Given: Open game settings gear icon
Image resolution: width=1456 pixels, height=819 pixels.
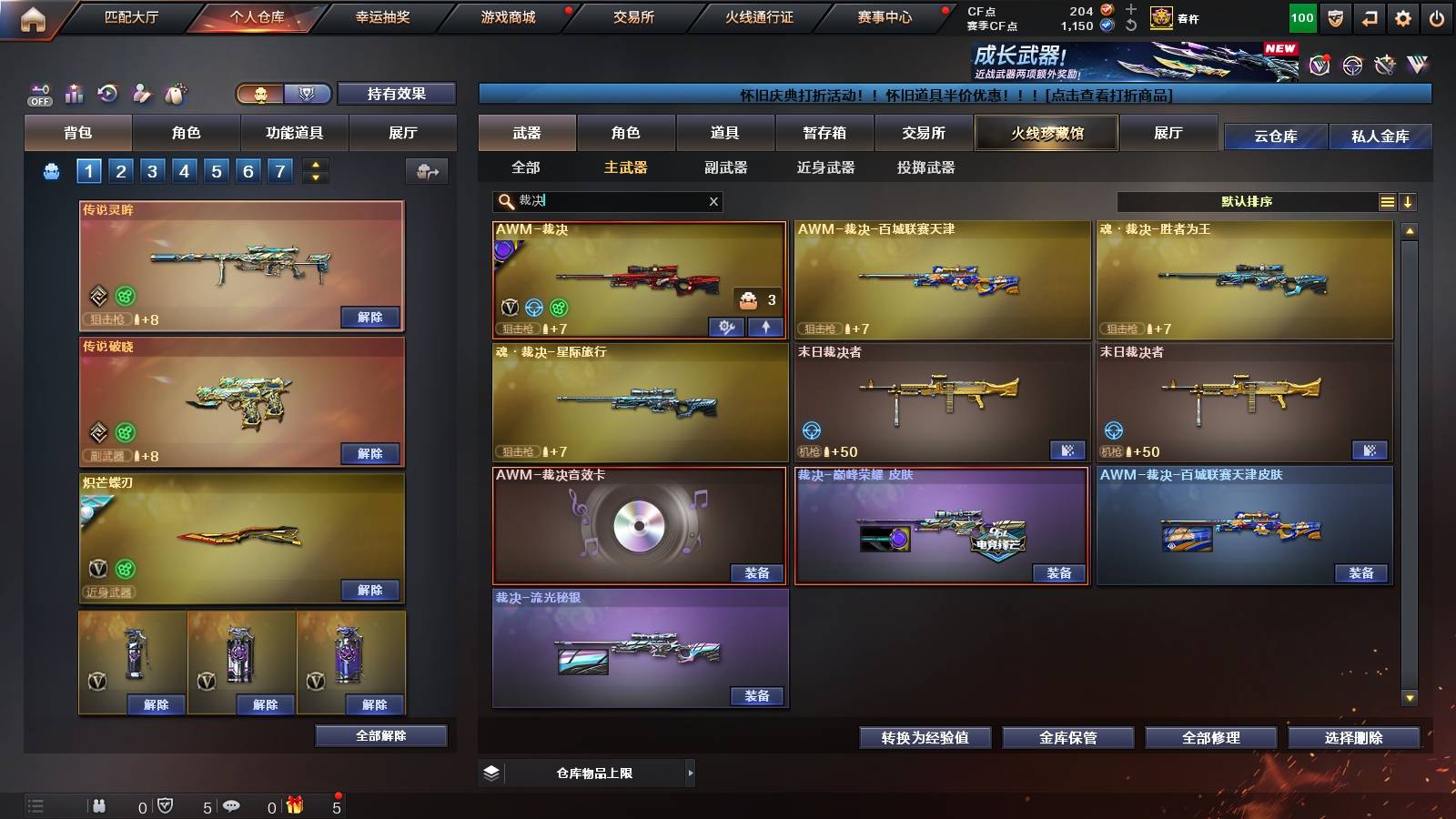Looking at the screenshot, I should 1402,18.
